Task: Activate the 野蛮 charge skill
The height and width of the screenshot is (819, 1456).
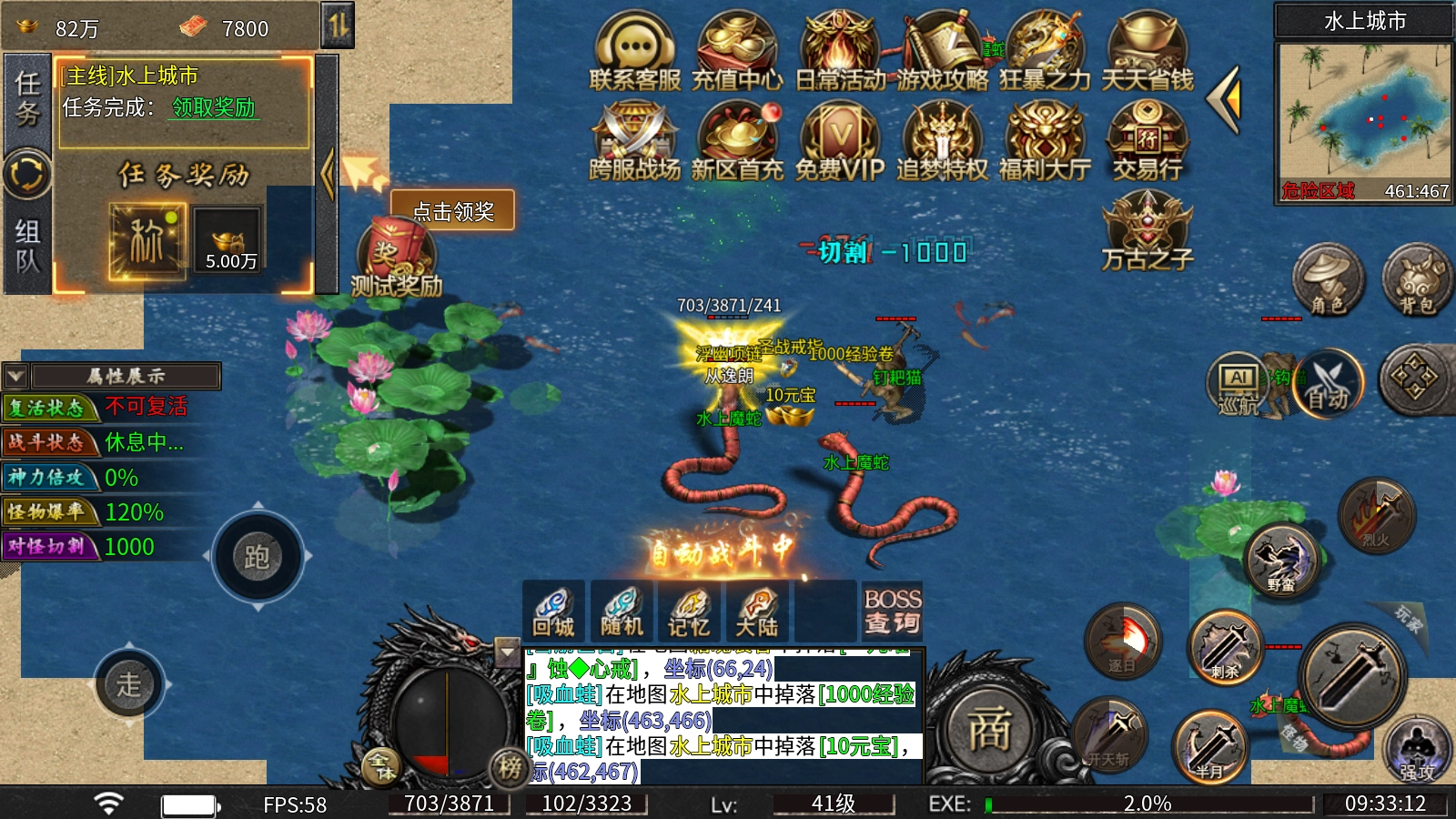Action: [x=1281, y=561]
